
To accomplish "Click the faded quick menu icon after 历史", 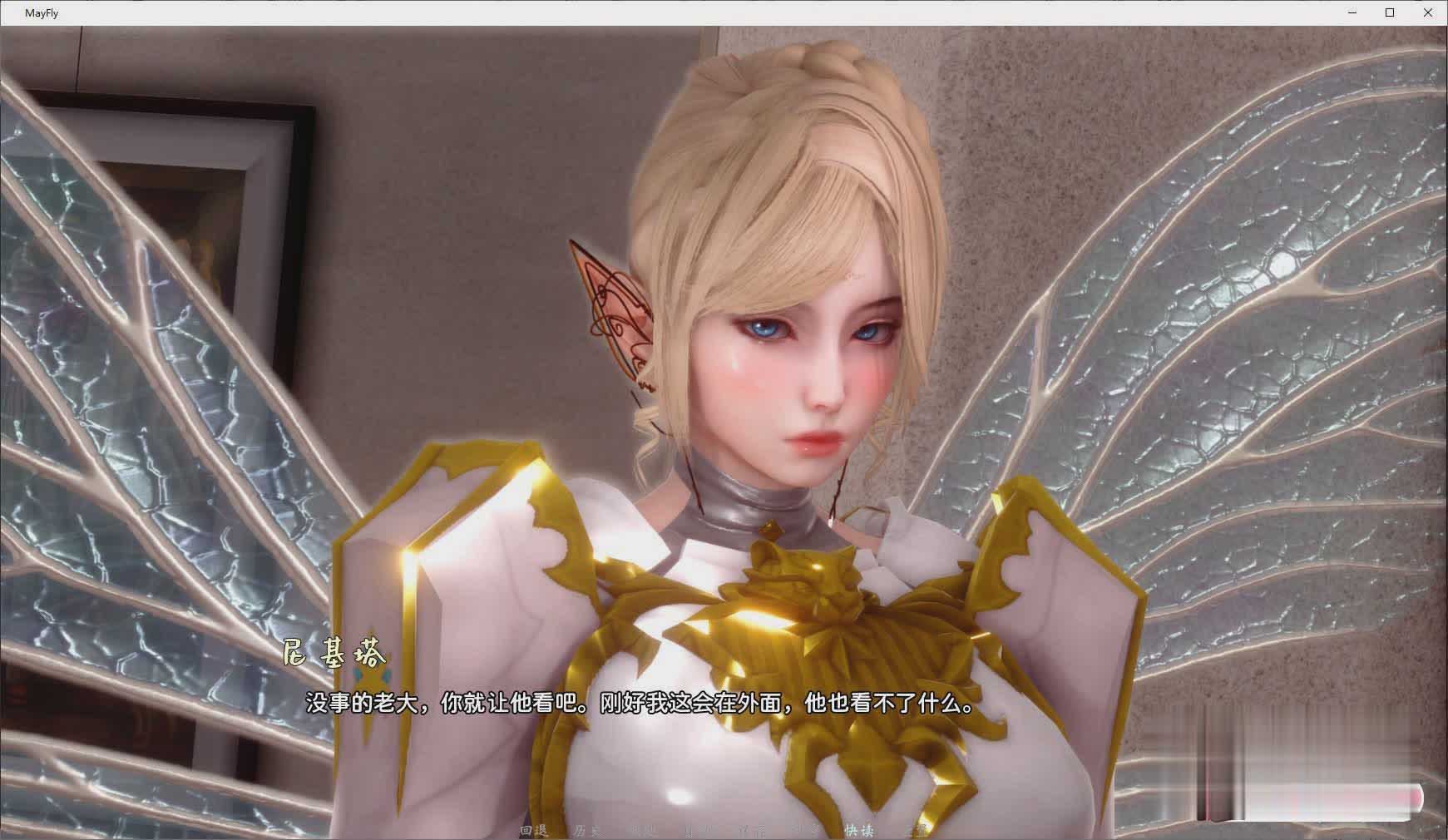I will (646, 830).
